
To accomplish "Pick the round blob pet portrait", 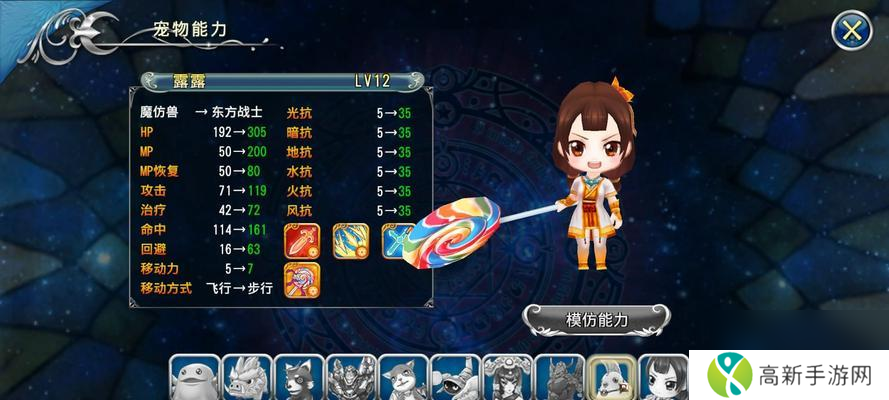I will tap(195, 379).
